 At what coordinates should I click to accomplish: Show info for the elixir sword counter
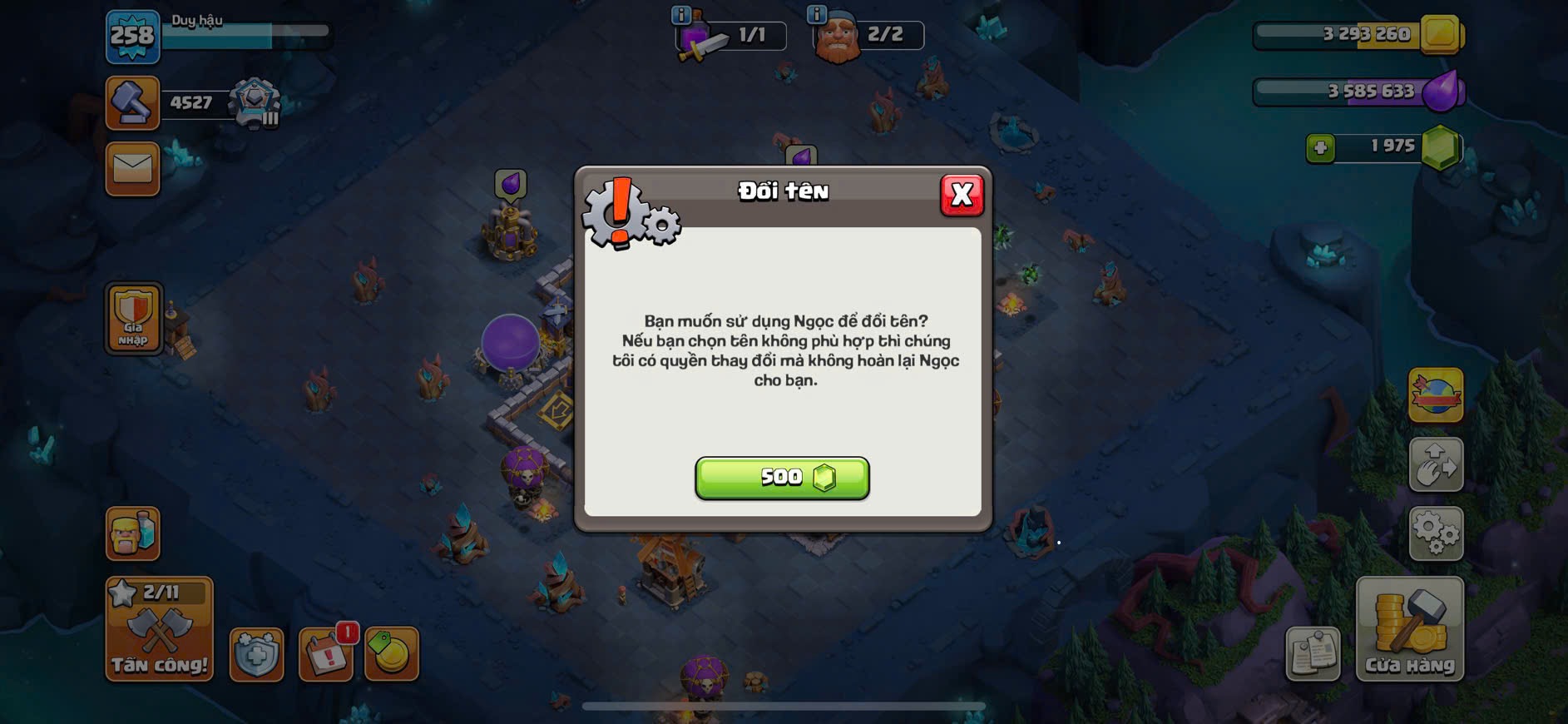680,15
